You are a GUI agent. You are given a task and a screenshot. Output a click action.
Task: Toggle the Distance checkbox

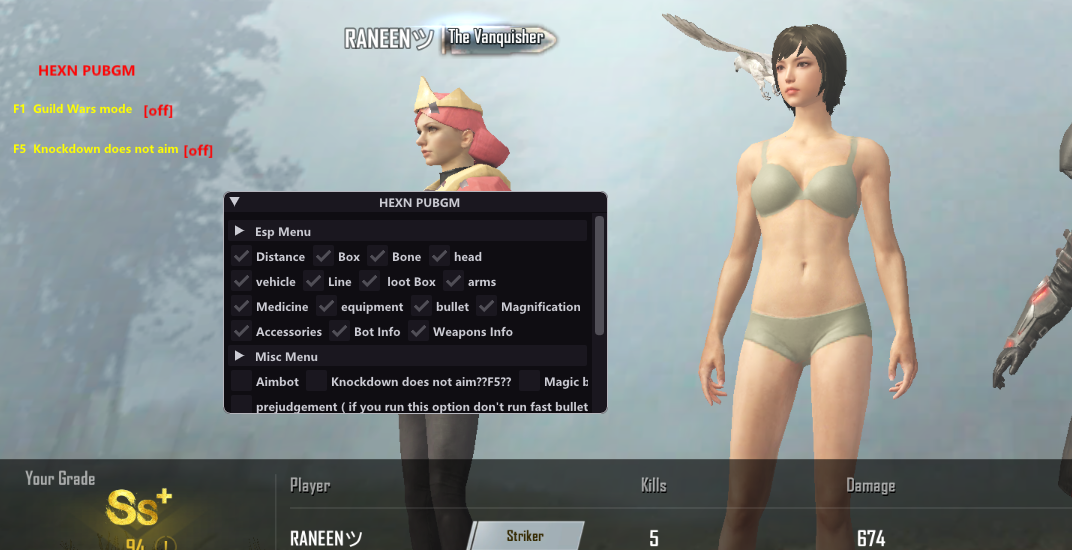[241, 256]
